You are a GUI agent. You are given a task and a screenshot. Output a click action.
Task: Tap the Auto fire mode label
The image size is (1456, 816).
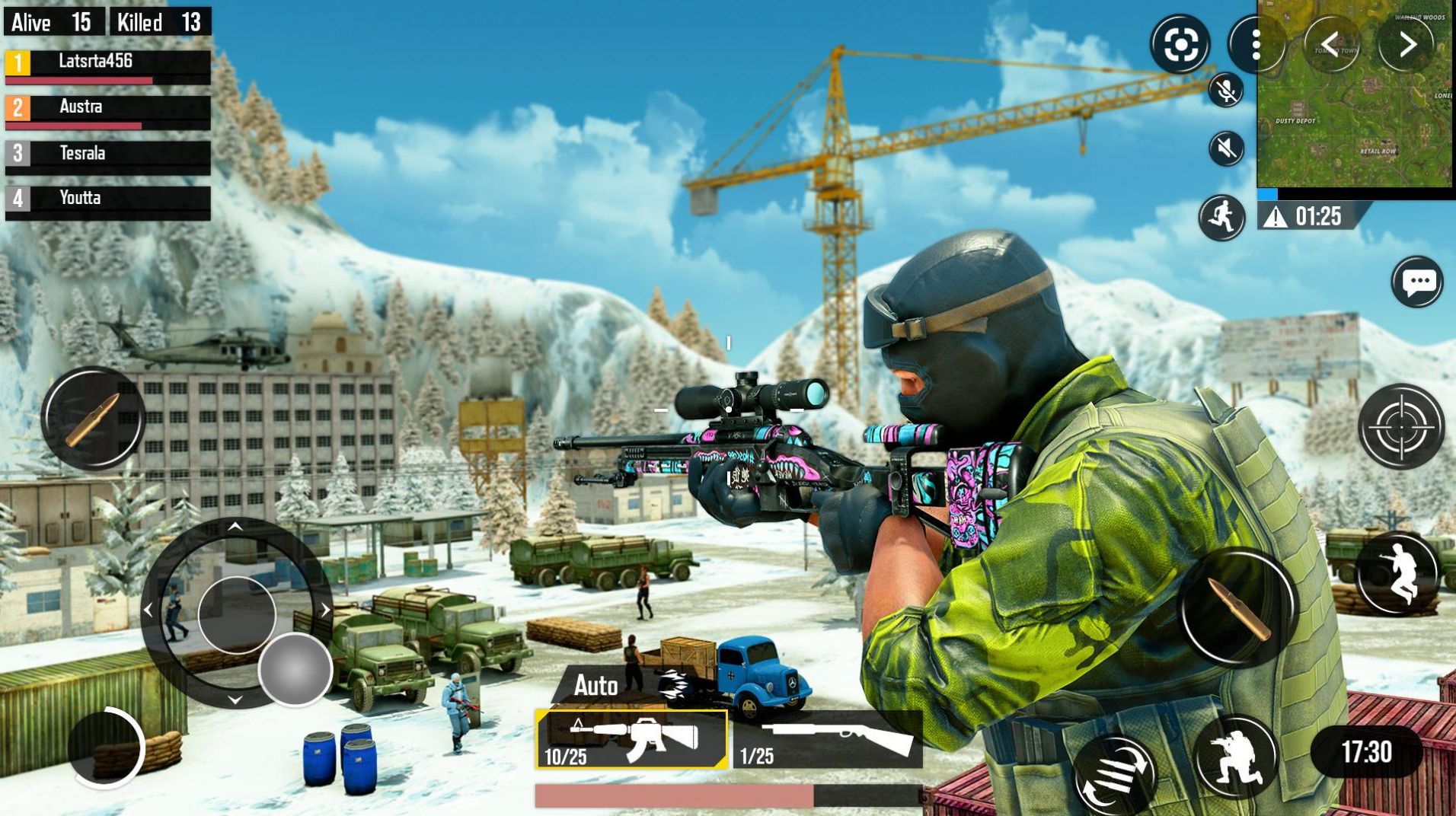point(595,686)
